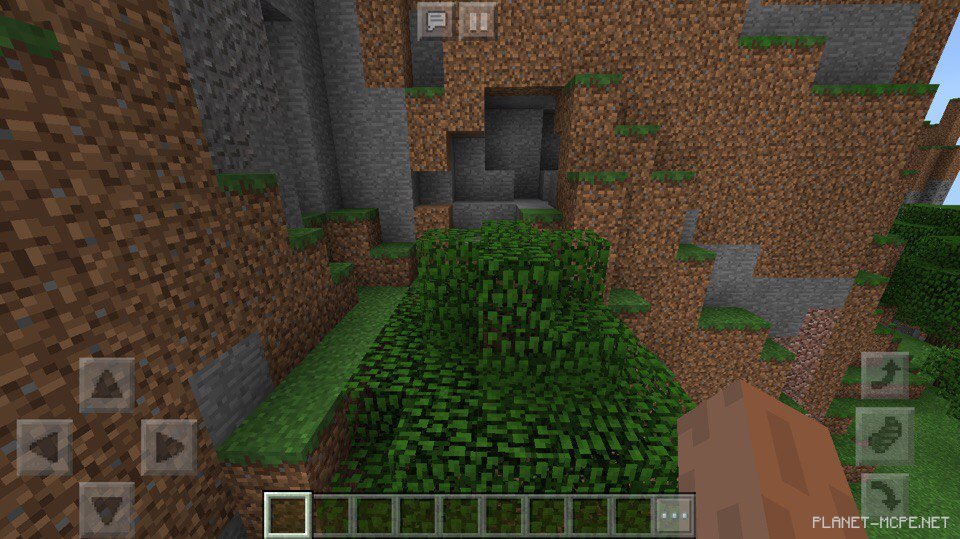Tap the strafe left arrow
Image resolution: width=960 pixels, height=539 pixels.
tap(45, 447)
